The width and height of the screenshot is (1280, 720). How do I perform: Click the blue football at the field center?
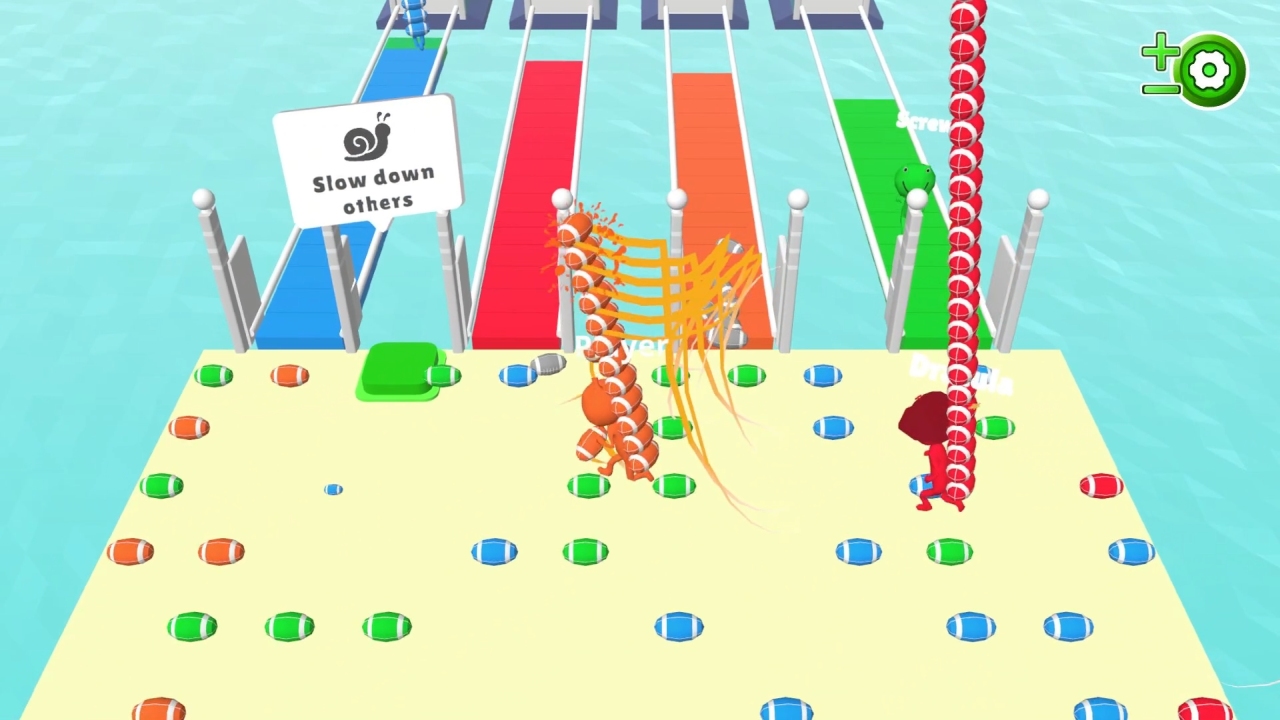click(x=679, y=625)
